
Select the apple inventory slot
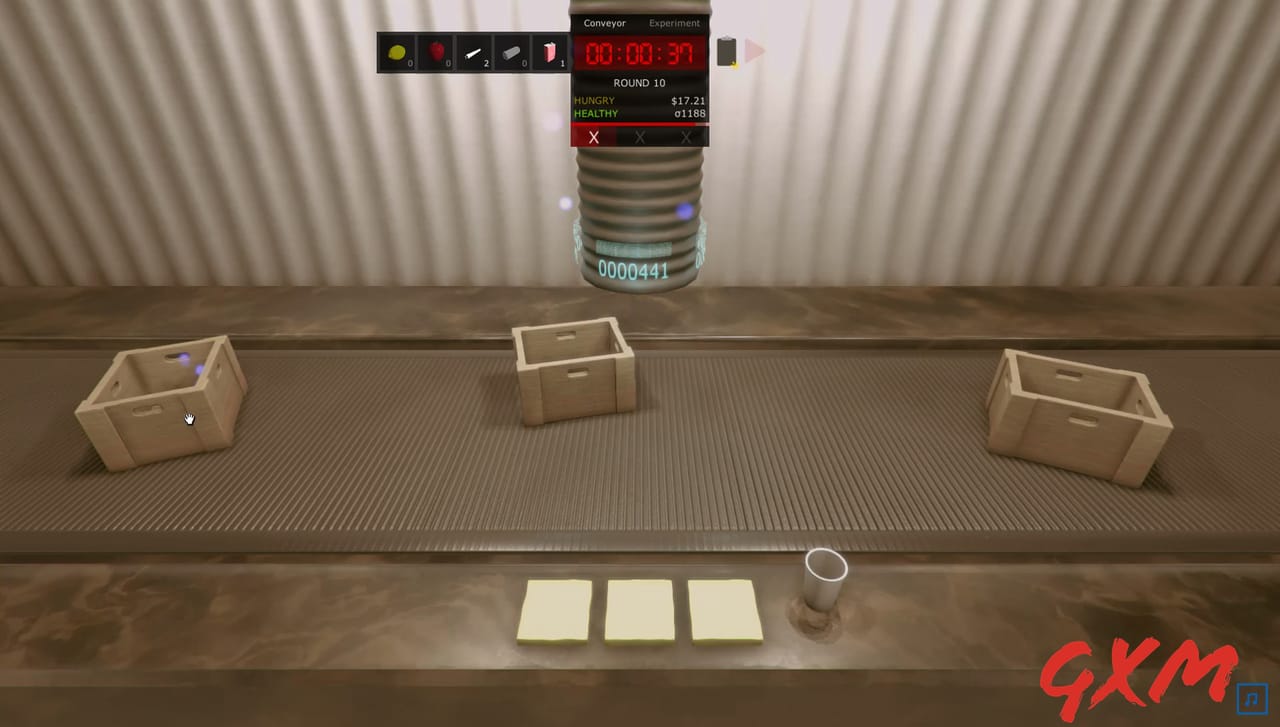point(436,53)
